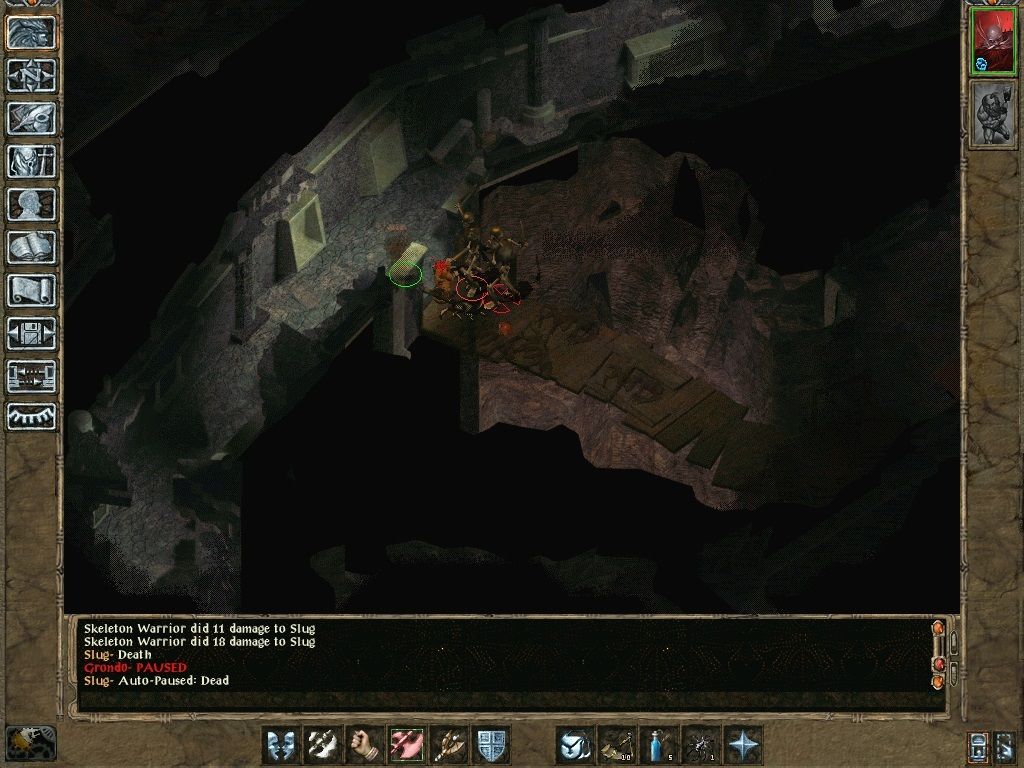Open the character record with the head silhouette
1024x768 pixels.
coord(31,204)
